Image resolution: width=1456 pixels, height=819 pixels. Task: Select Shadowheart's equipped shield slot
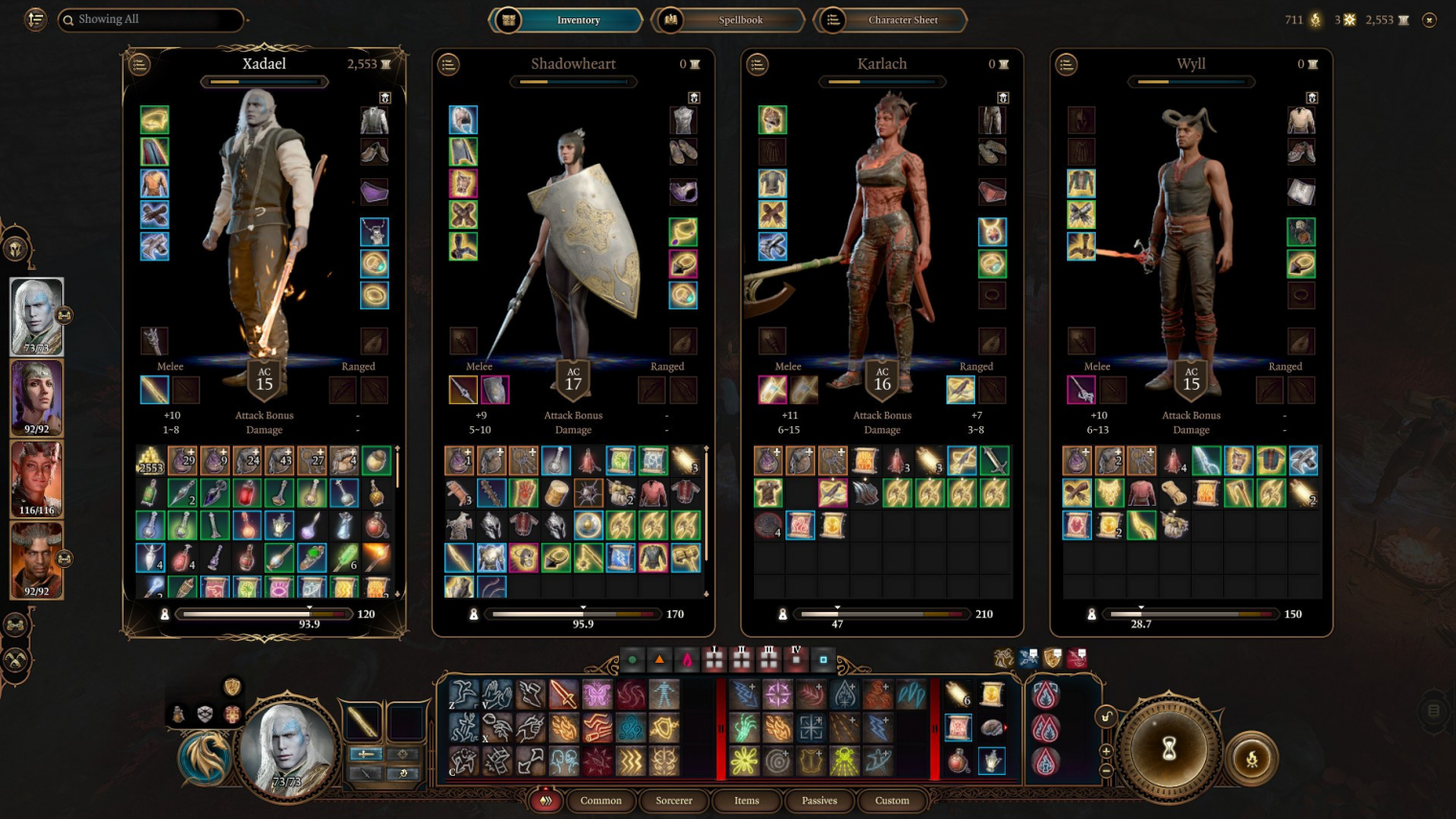point(495,390)
